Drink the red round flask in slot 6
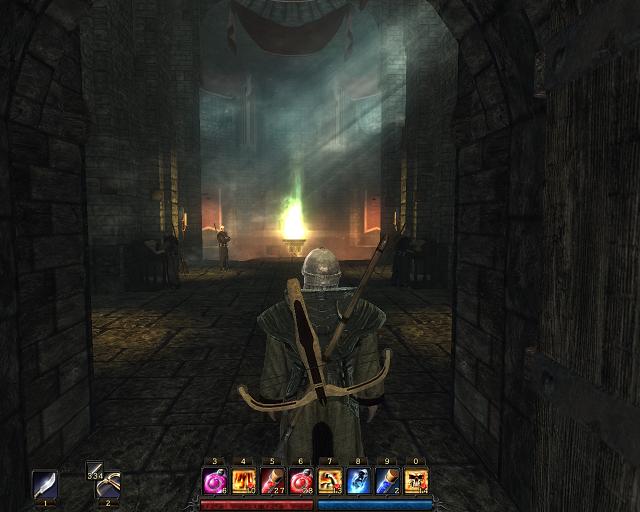 (301, 481)
